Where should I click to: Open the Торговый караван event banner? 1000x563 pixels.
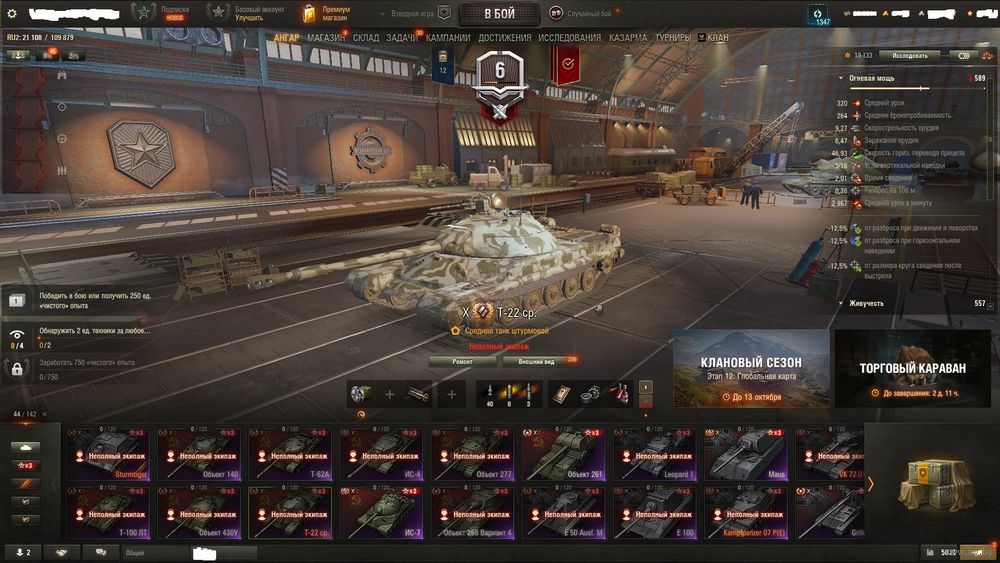click(913, 368)
